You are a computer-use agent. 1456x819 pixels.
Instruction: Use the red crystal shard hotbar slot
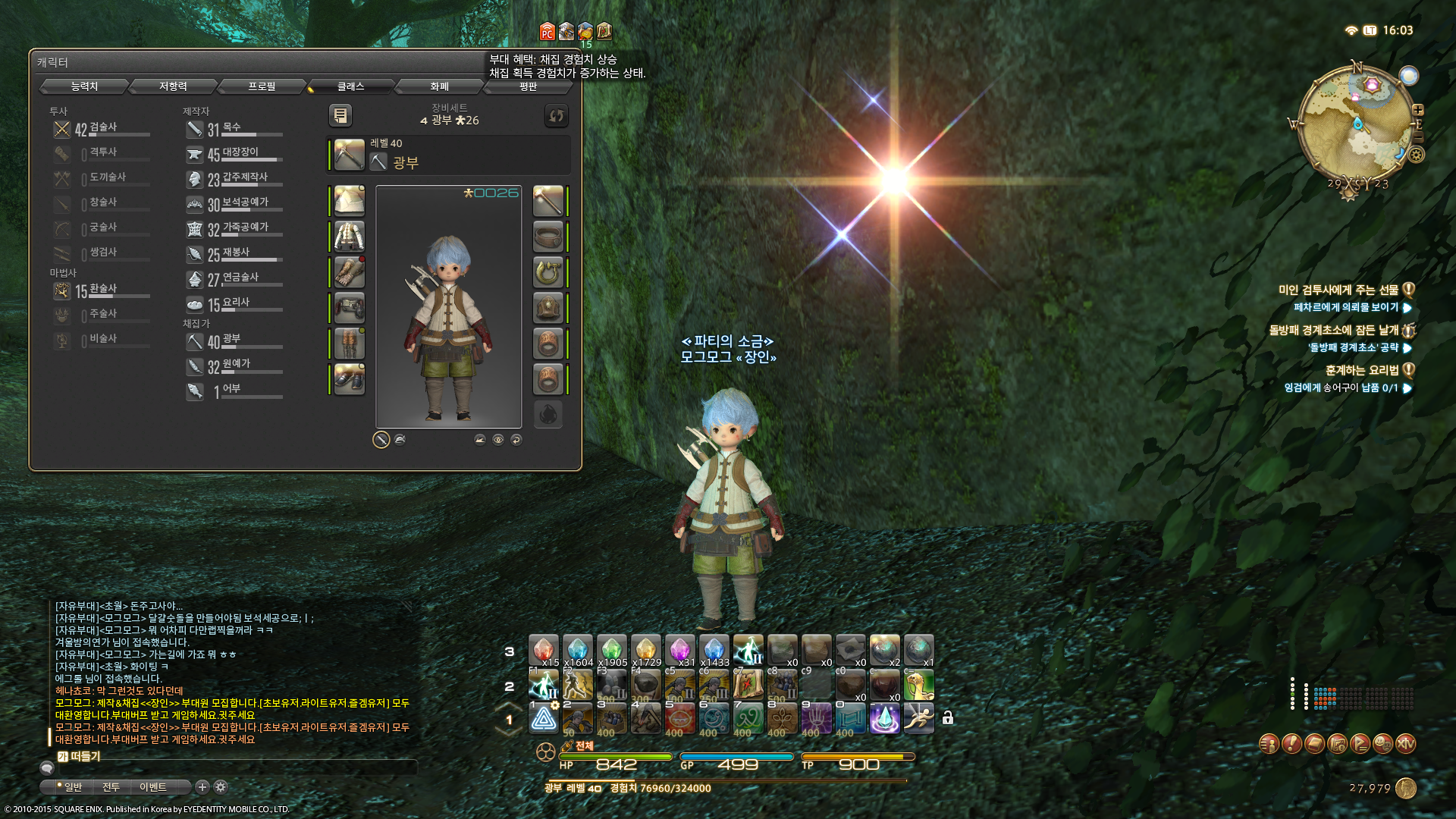point(543,651)
